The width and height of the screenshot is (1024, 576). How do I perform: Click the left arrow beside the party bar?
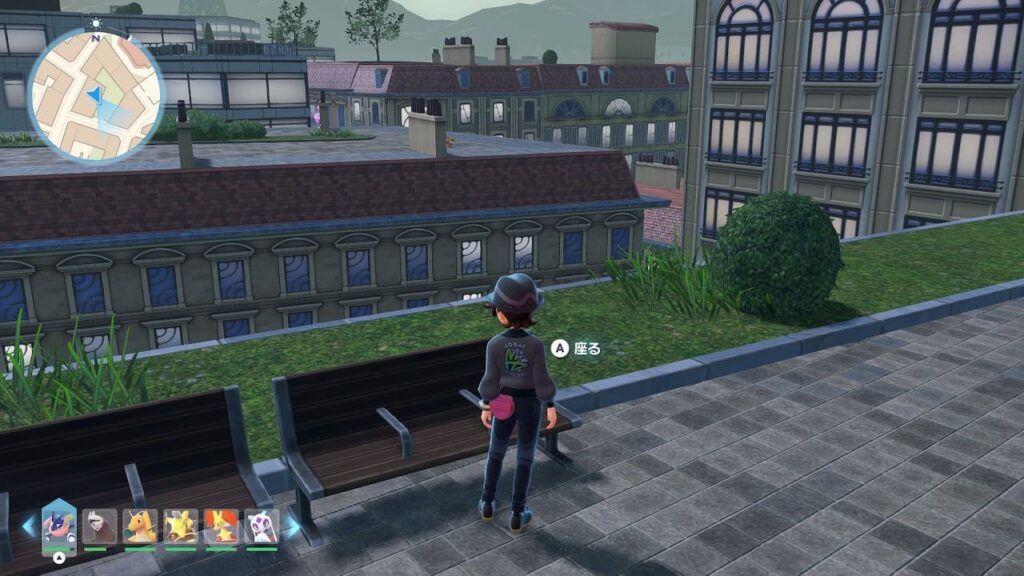[29, 526]
